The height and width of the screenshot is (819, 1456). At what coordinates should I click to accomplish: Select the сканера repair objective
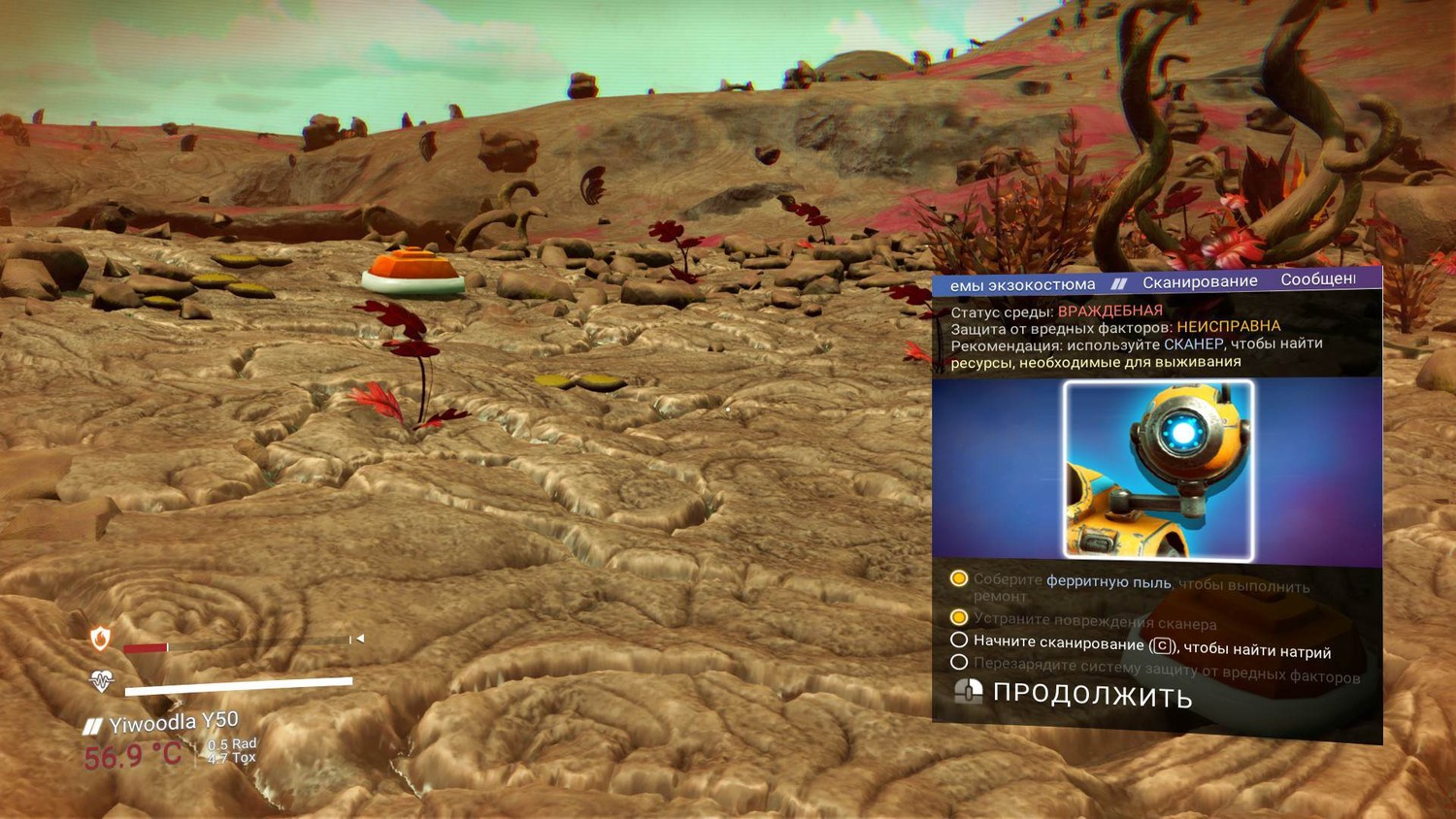(x=1094, y=621)
